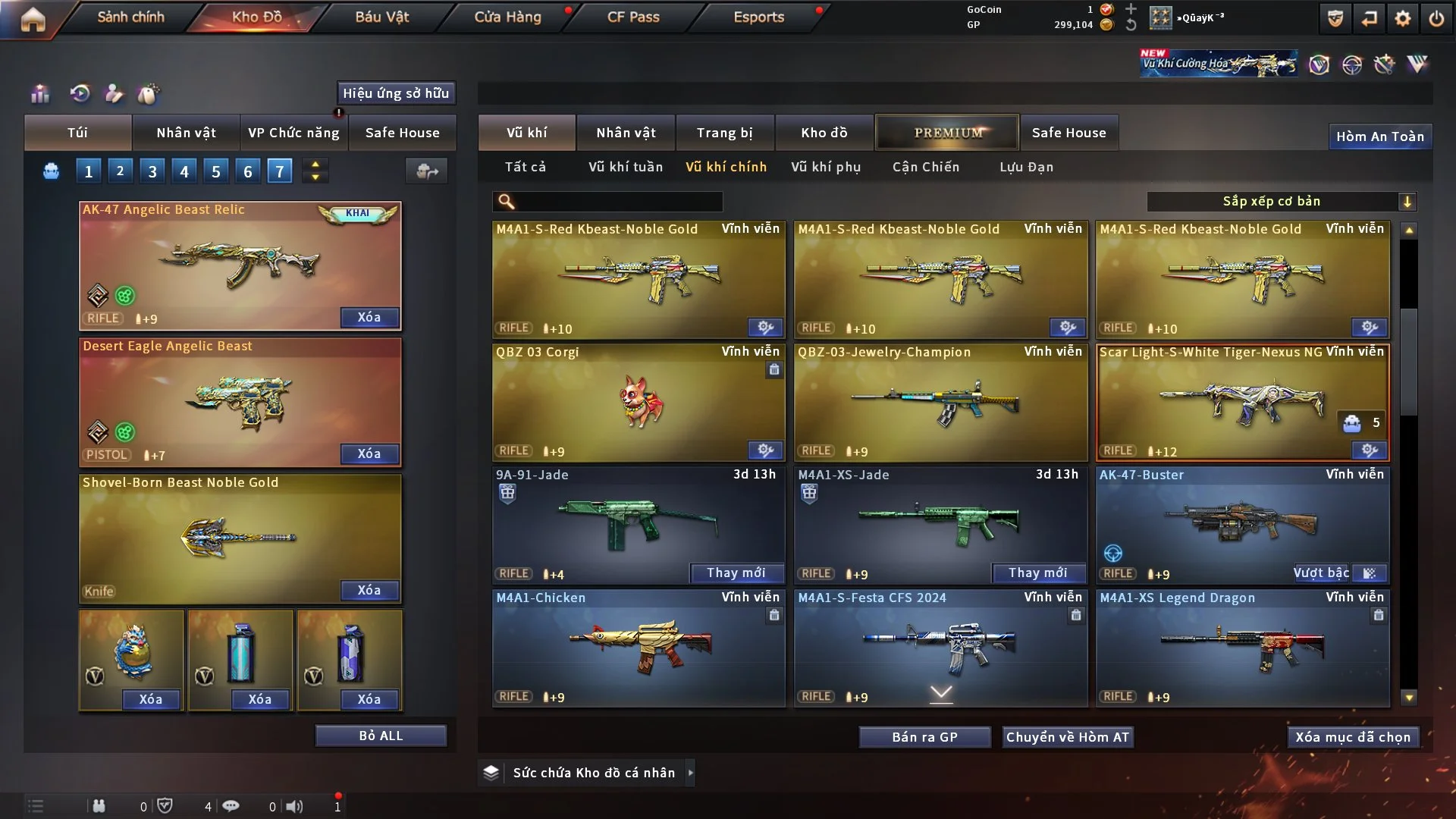Select bag slot number 3
The image size is (1456, 819).
tap(152, 171)
